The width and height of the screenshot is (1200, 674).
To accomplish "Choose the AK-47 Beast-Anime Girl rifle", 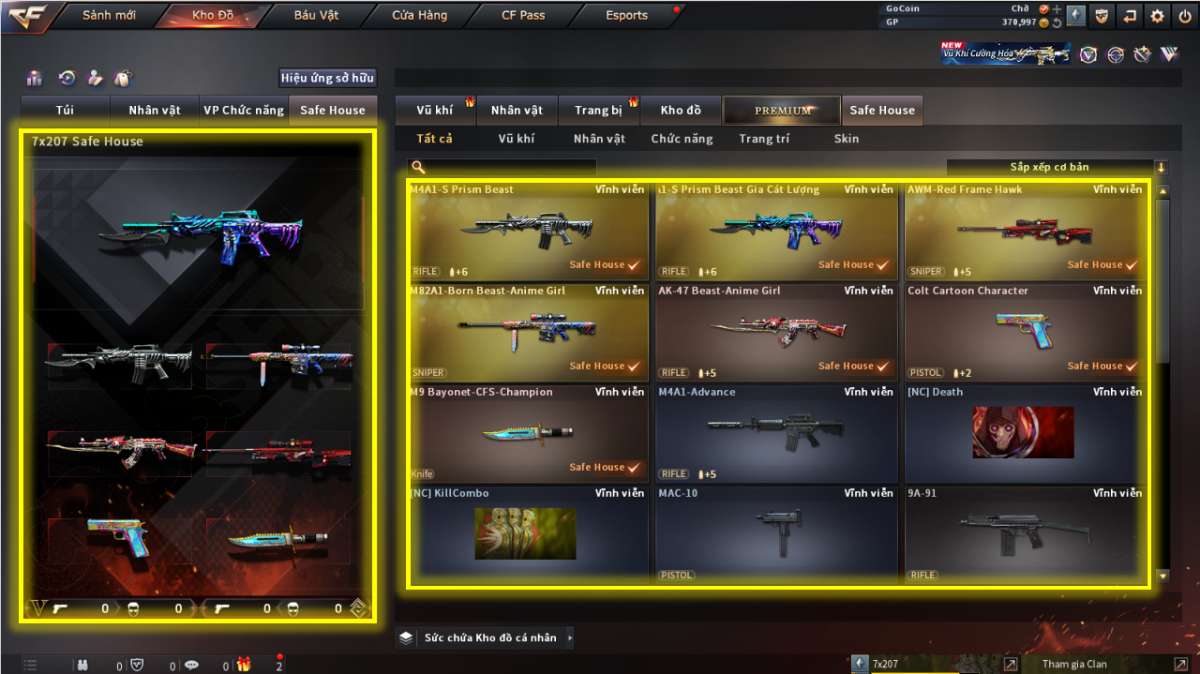I will 775,332.
